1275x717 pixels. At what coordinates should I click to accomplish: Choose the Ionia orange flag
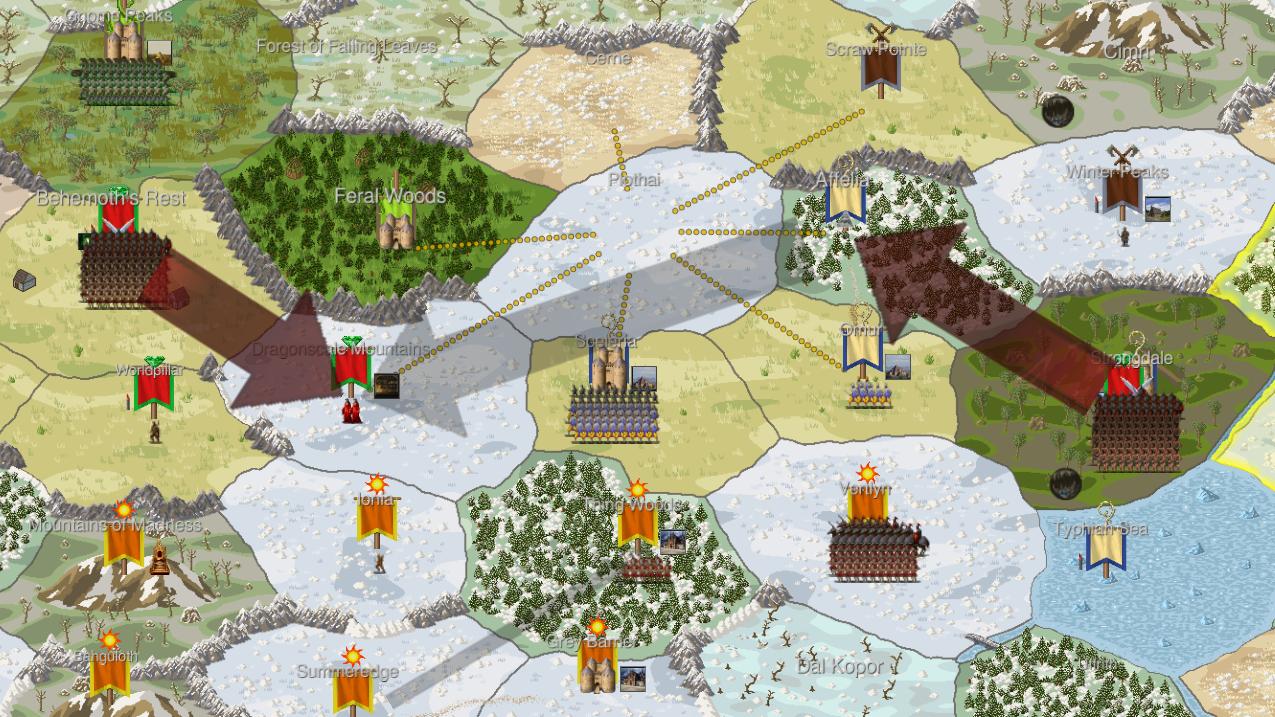point(377,518)
